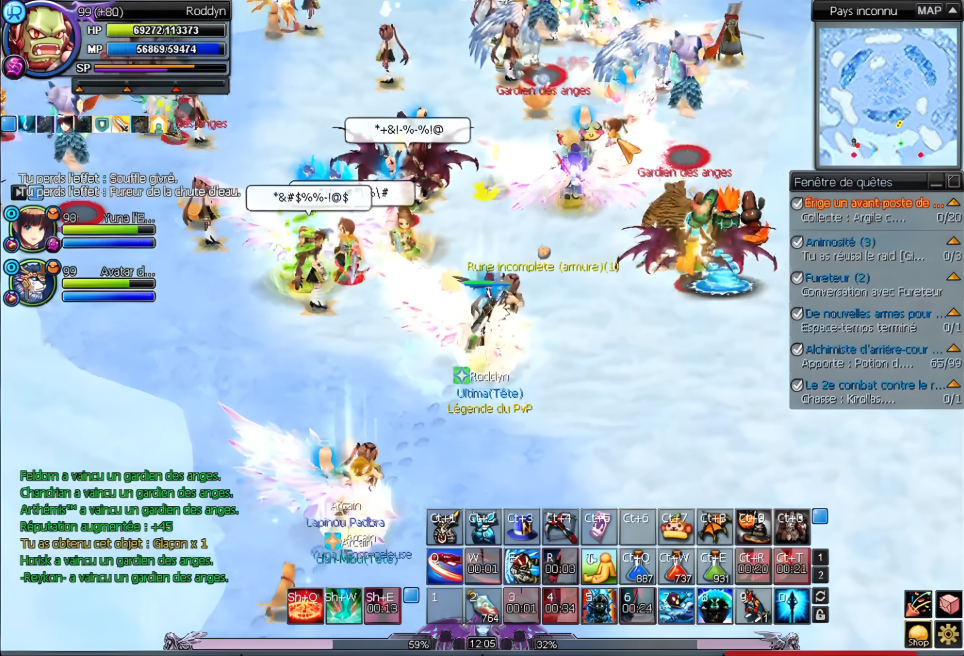
Task: Use the red potion with 737 count
Action: point(675,566)
